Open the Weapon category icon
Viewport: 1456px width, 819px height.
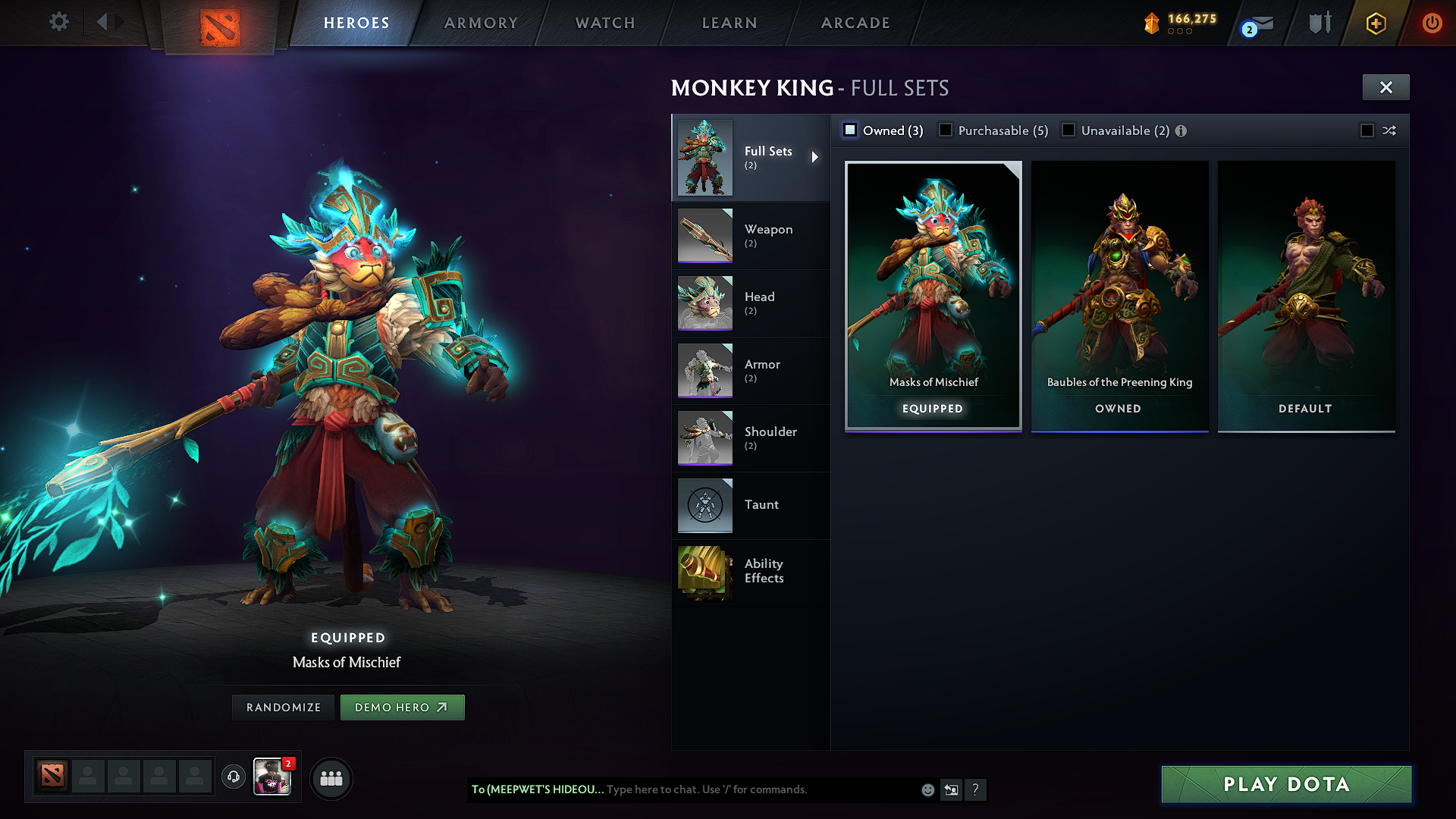[704, 235]
